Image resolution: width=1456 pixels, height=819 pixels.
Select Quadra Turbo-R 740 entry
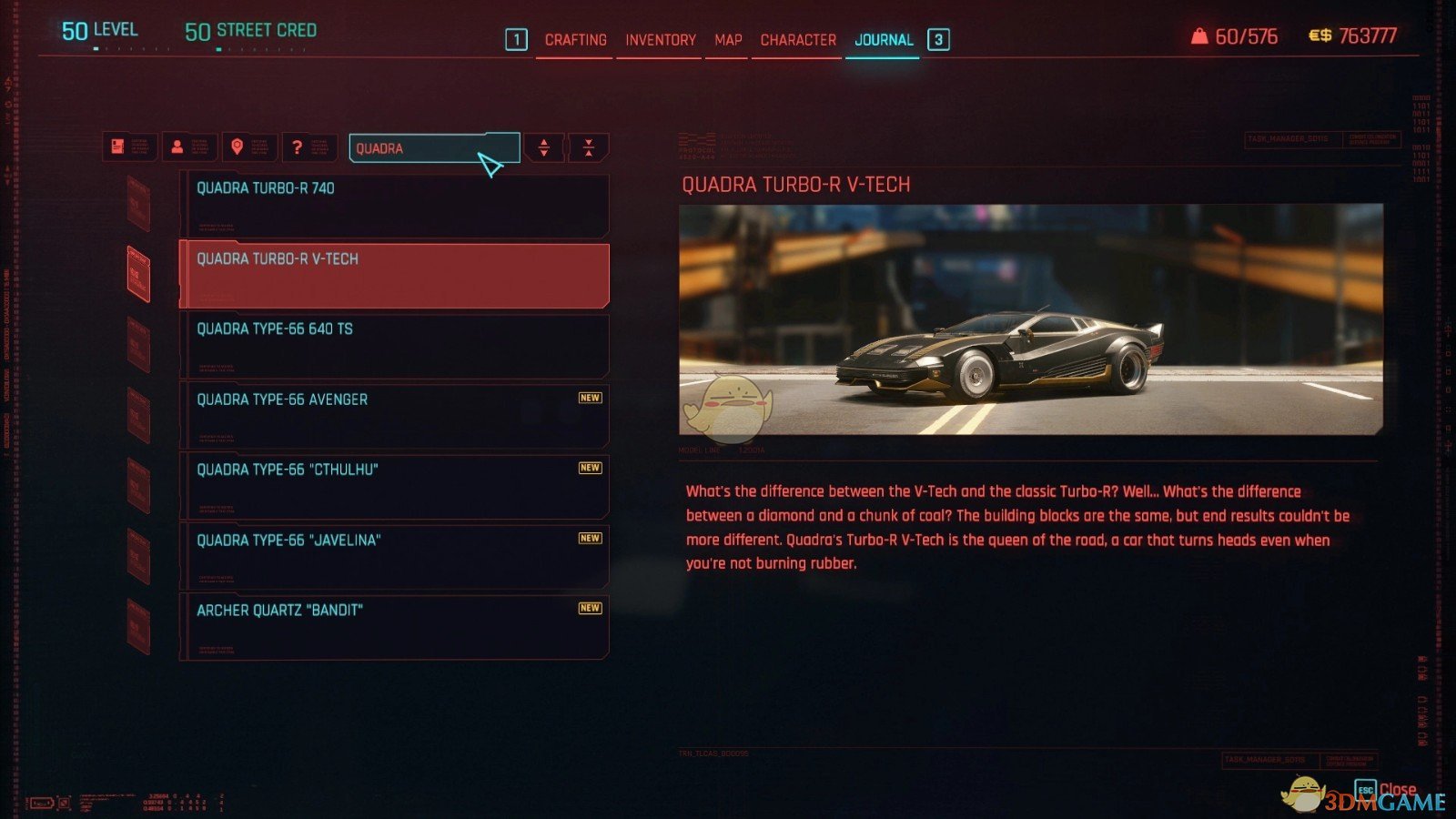pyautogui.click(x=394, y=205)
